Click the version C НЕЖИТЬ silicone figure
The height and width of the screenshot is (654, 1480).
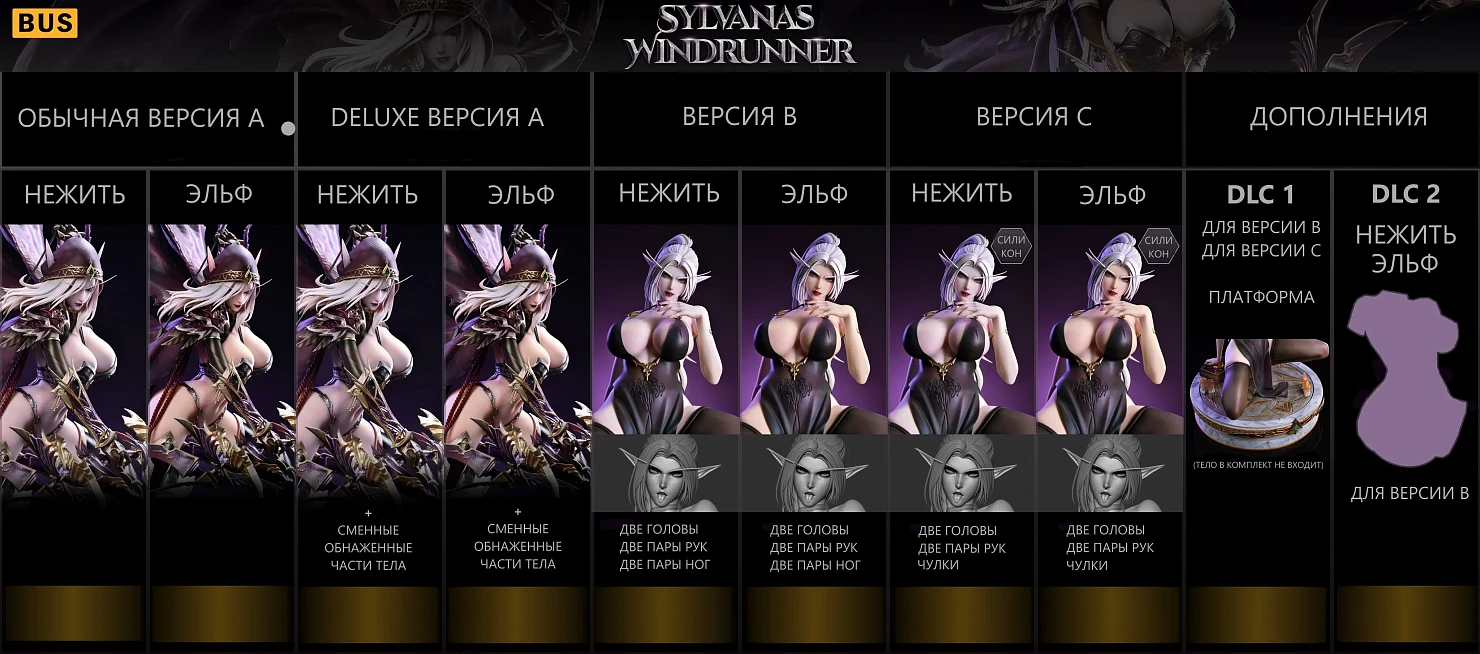961,340
